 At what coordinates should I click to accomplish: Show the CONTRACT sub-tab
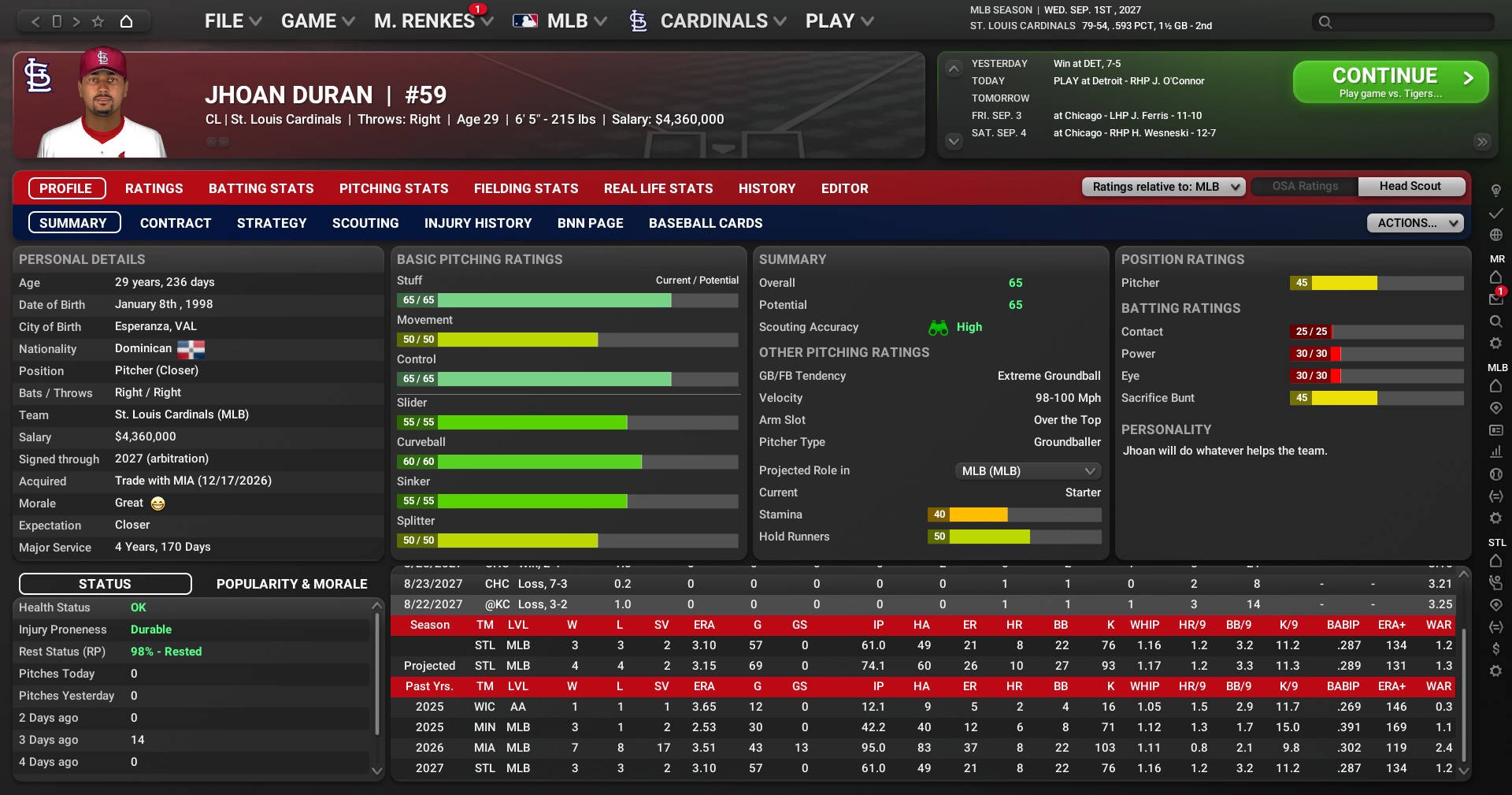click(x=176, y=223)
